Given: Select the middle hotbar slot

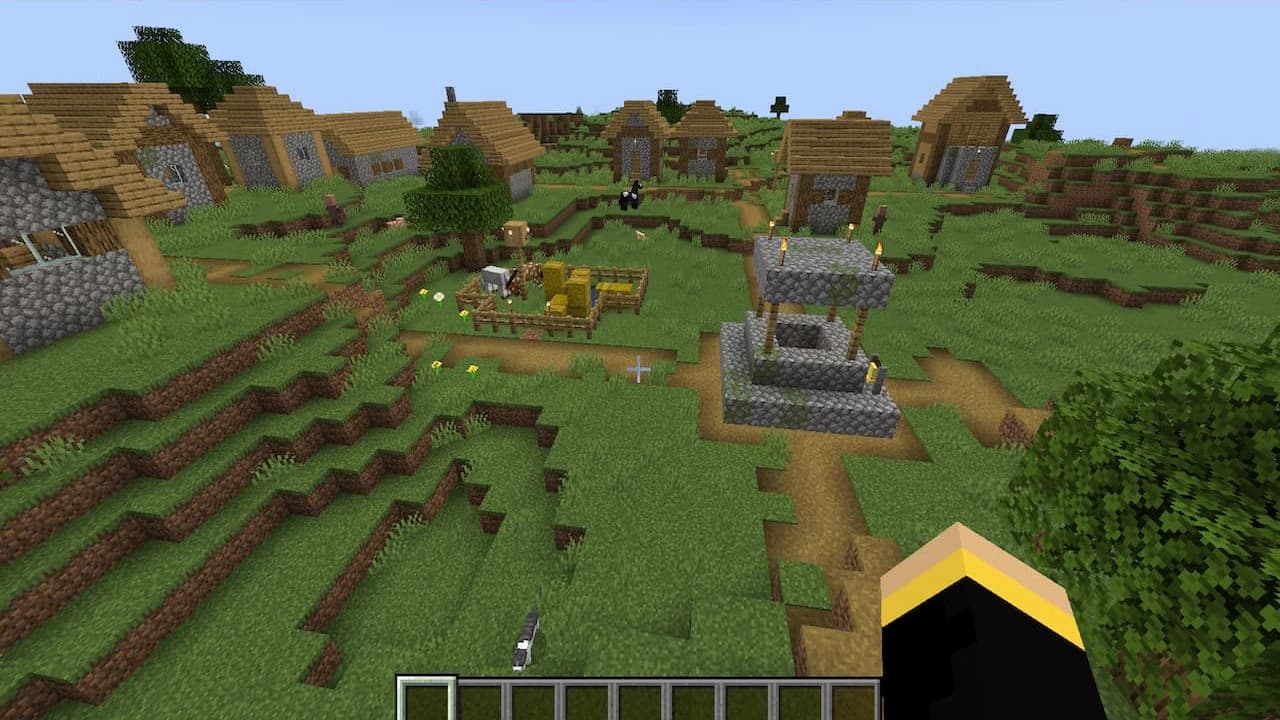Looking at the screenshot, I should (640, 696).
